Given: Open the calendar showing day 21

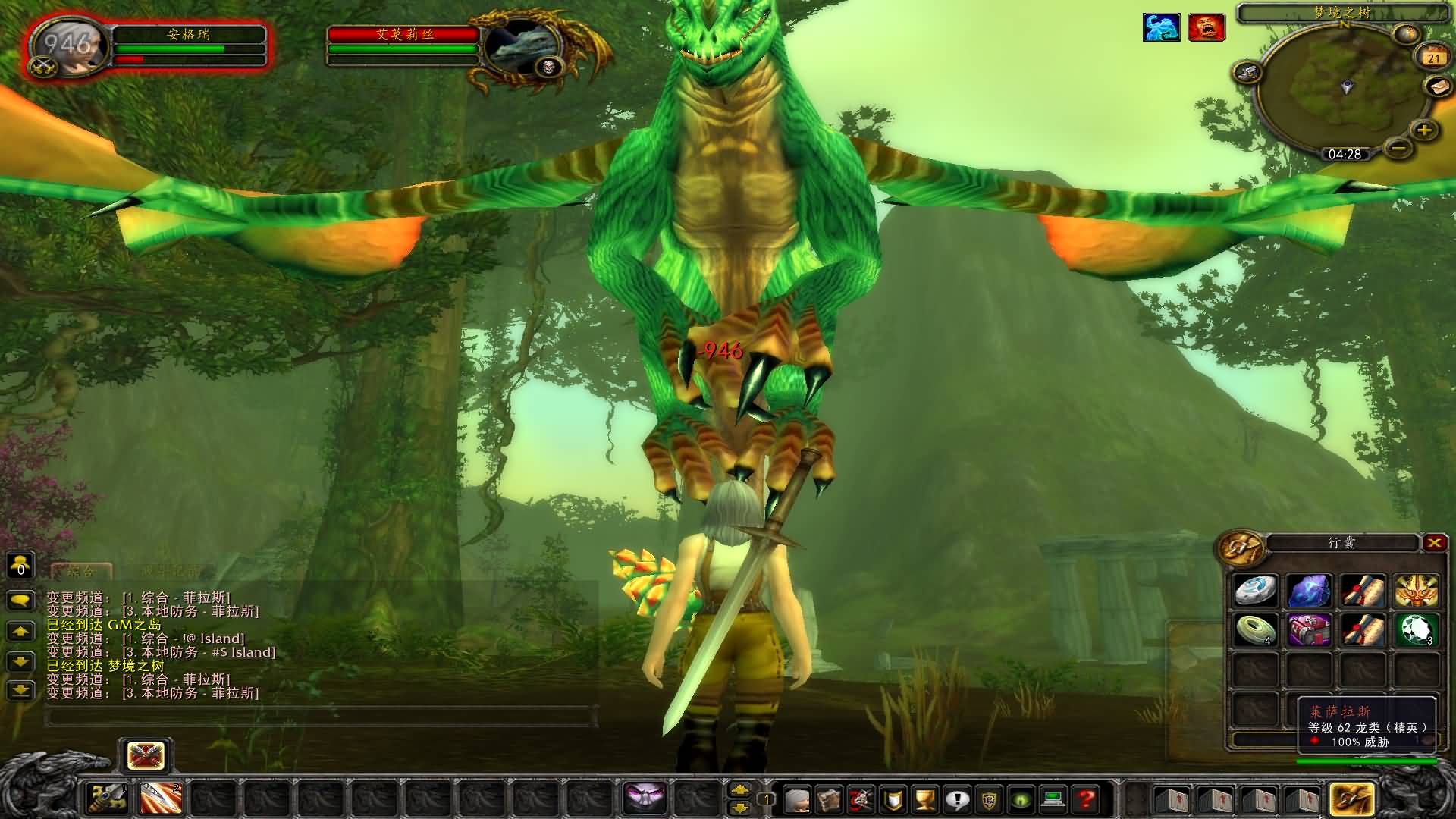Looking at the screenshot, I should click(x=1432, y=57).
